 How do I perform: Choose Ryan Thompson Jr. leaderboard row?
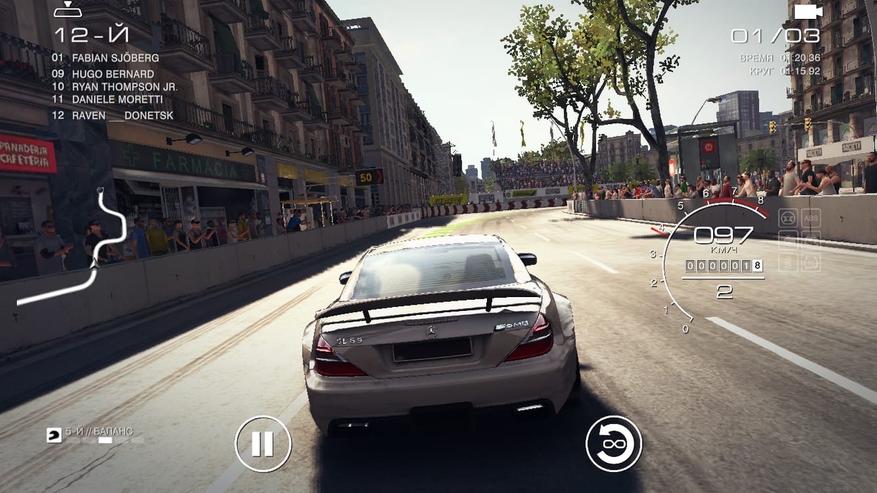[115, 87]
